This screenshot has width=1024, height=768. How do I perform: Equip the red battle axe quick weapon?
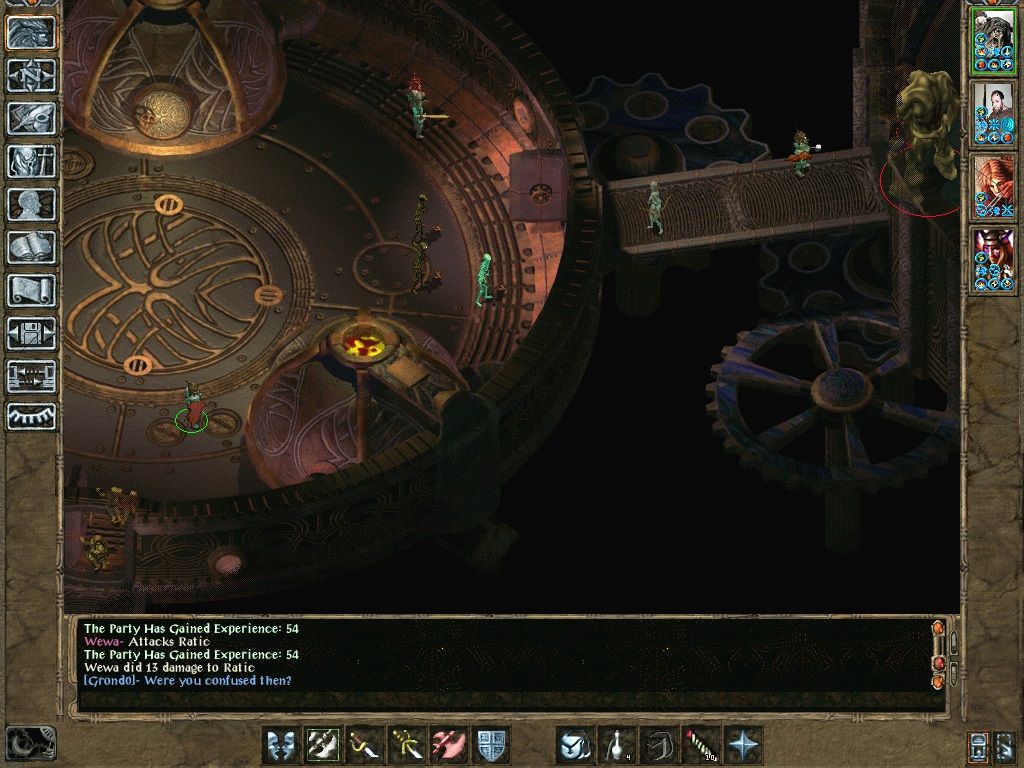[x=449, y=745]
